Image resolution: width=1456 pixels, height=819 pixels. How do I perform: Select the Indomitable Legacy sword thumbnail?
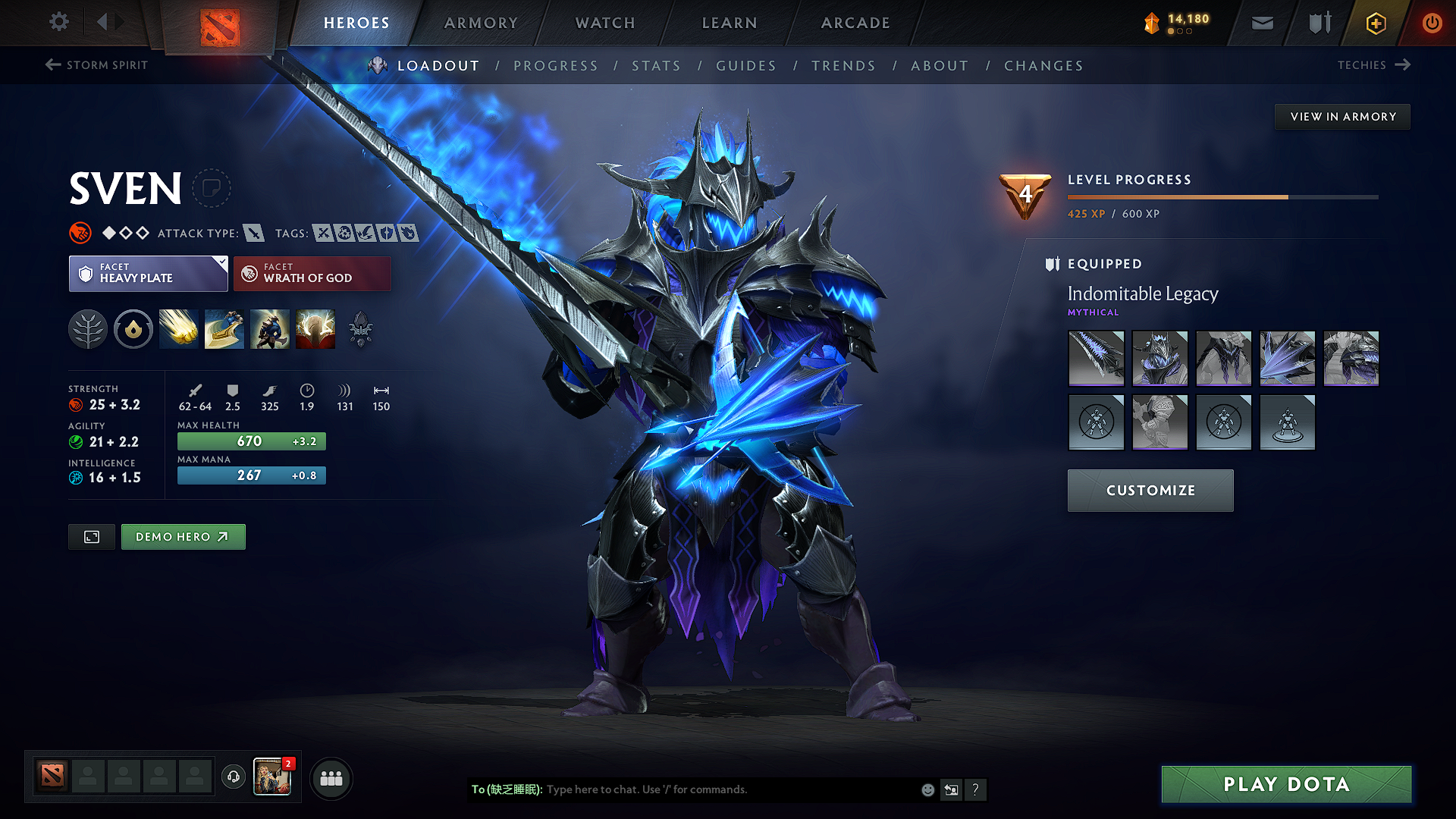point(1096,359)
